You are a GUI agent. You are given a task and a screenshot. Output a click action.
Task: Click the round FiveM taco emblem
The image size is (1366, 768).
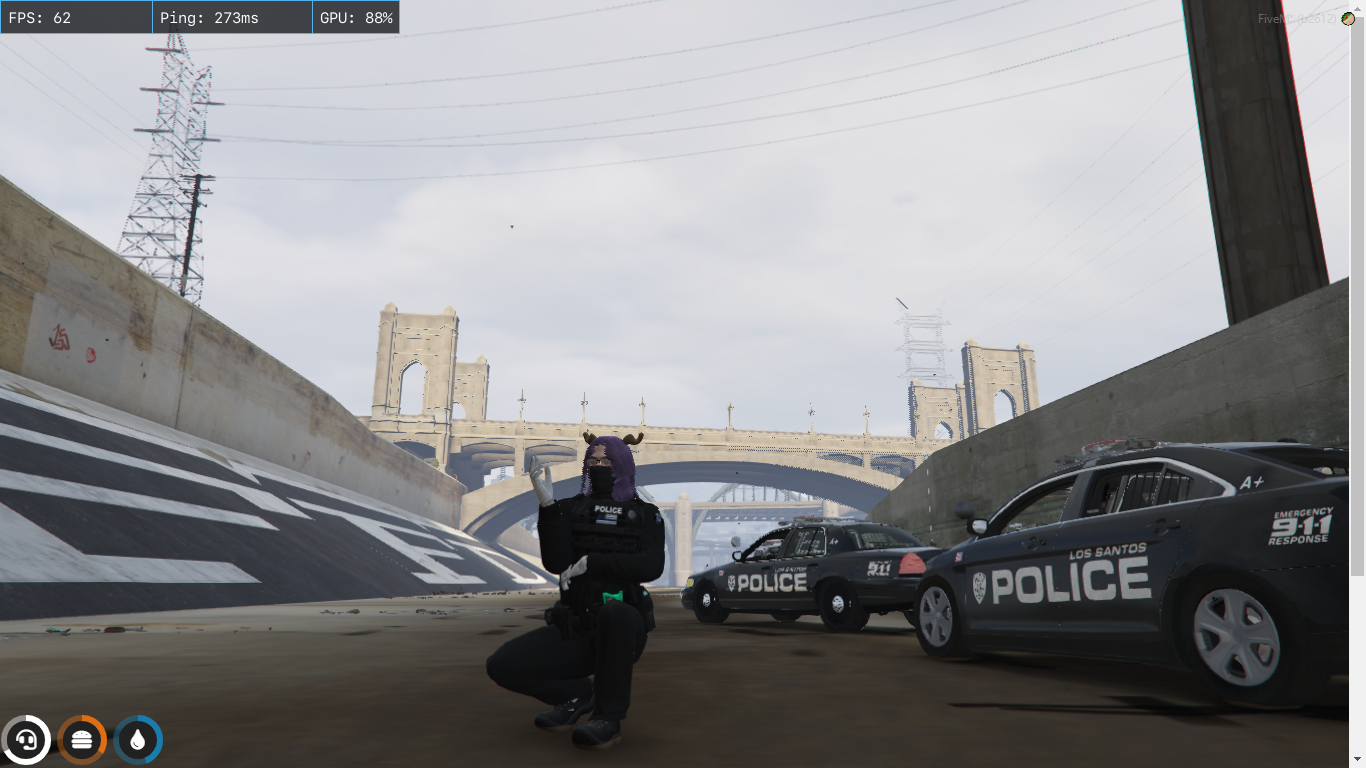point(1348,19)
